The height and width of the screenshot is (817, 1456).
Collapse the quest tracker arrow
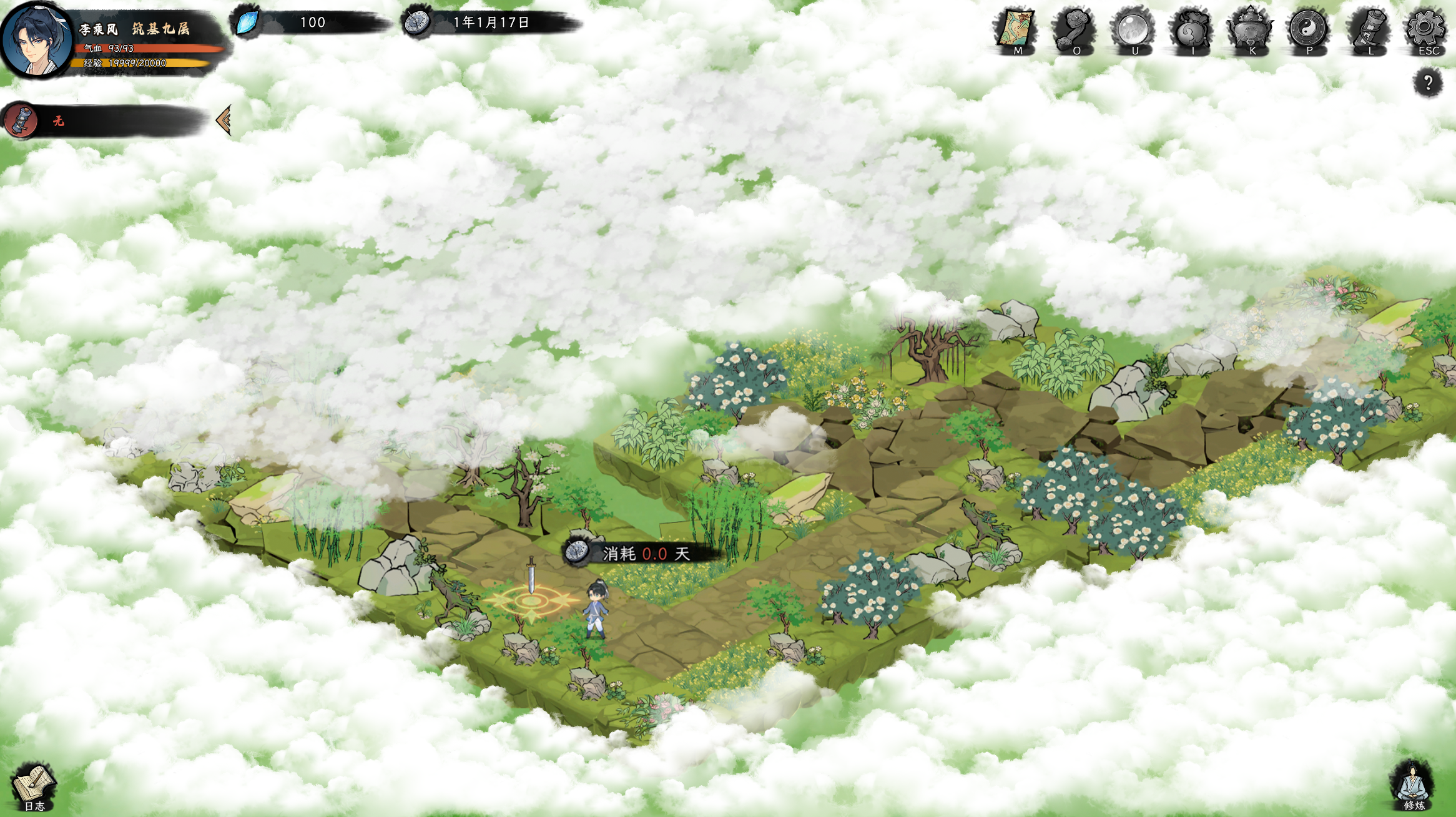pos(224,120)
